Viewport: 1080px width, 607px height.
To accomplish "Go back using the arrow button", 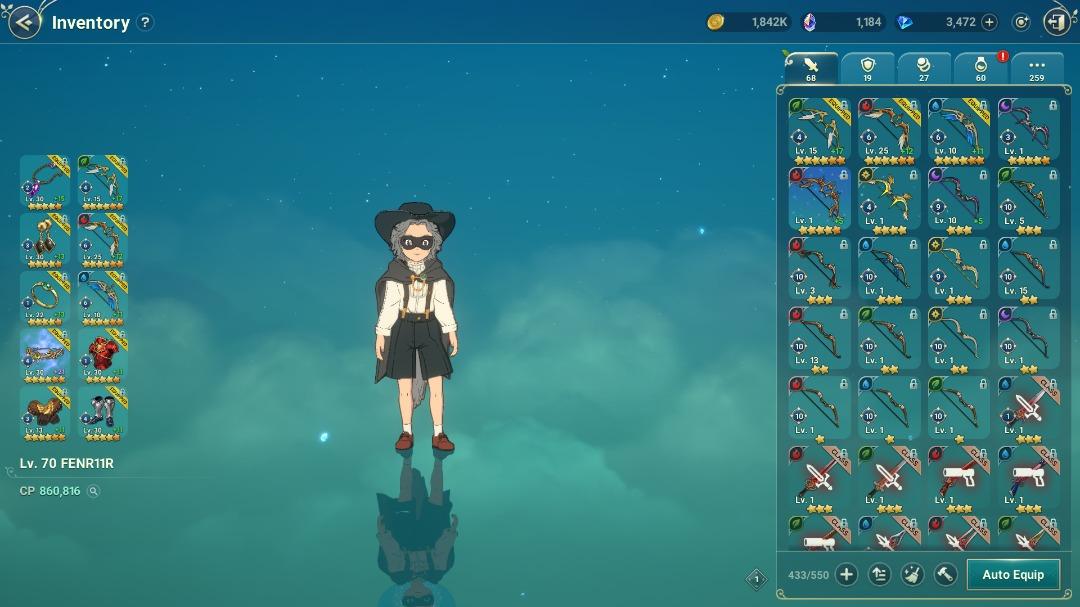I will click(x=24, y=22).
